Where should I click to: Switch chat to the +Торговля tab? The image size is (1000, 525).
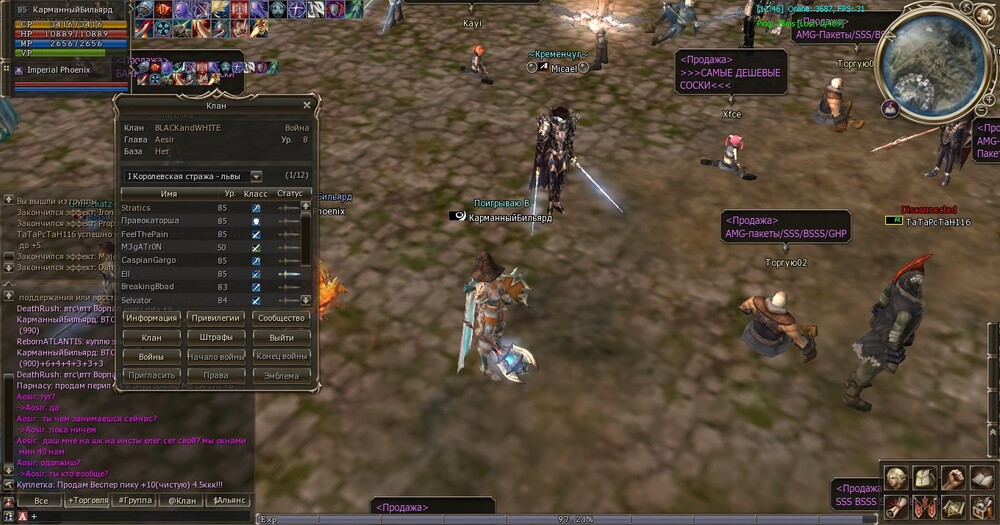pos(88,500)
